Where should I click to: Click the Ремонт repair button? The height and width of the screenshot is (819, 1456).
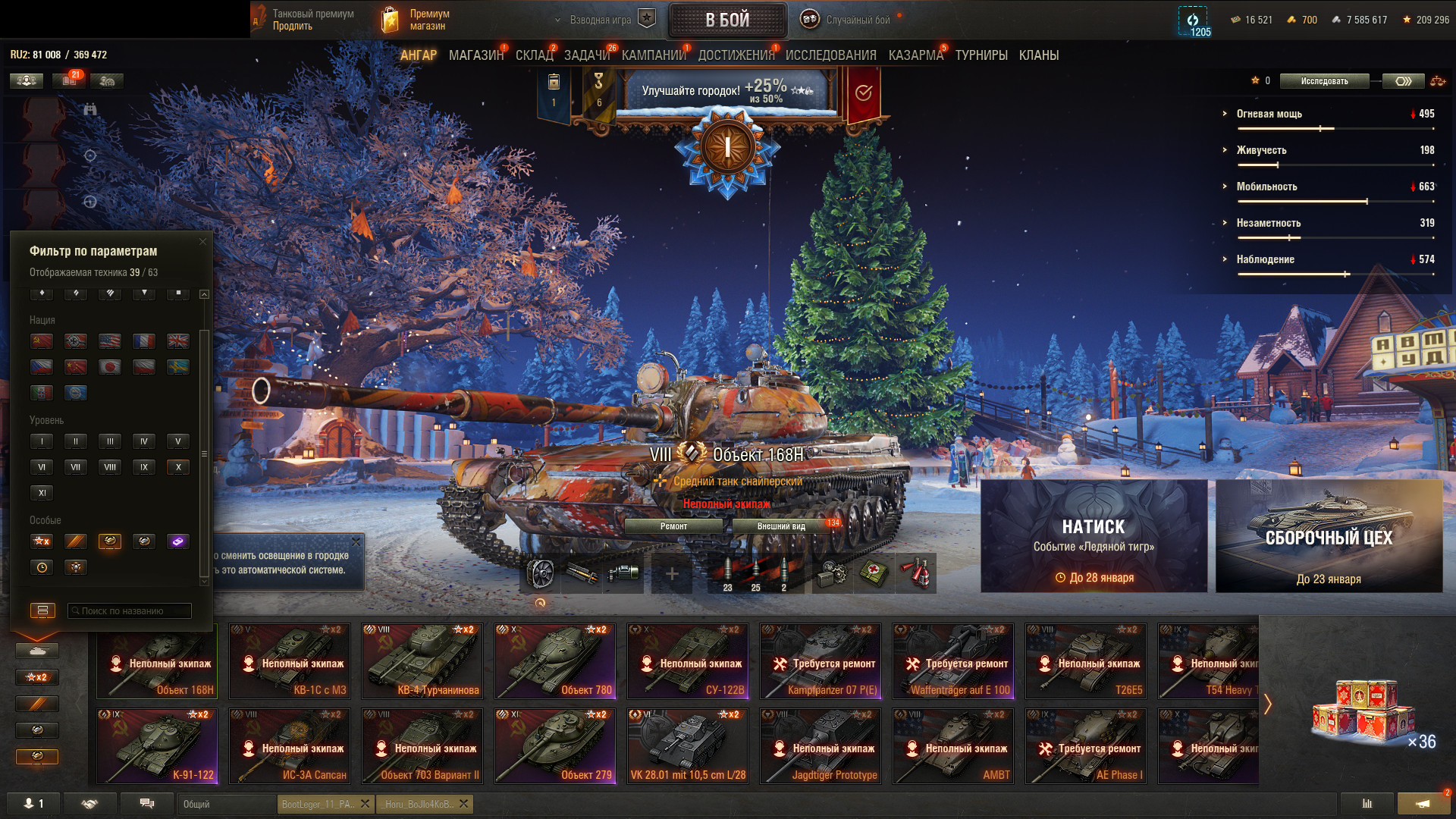pyautogui.click(x=673, y=526)
